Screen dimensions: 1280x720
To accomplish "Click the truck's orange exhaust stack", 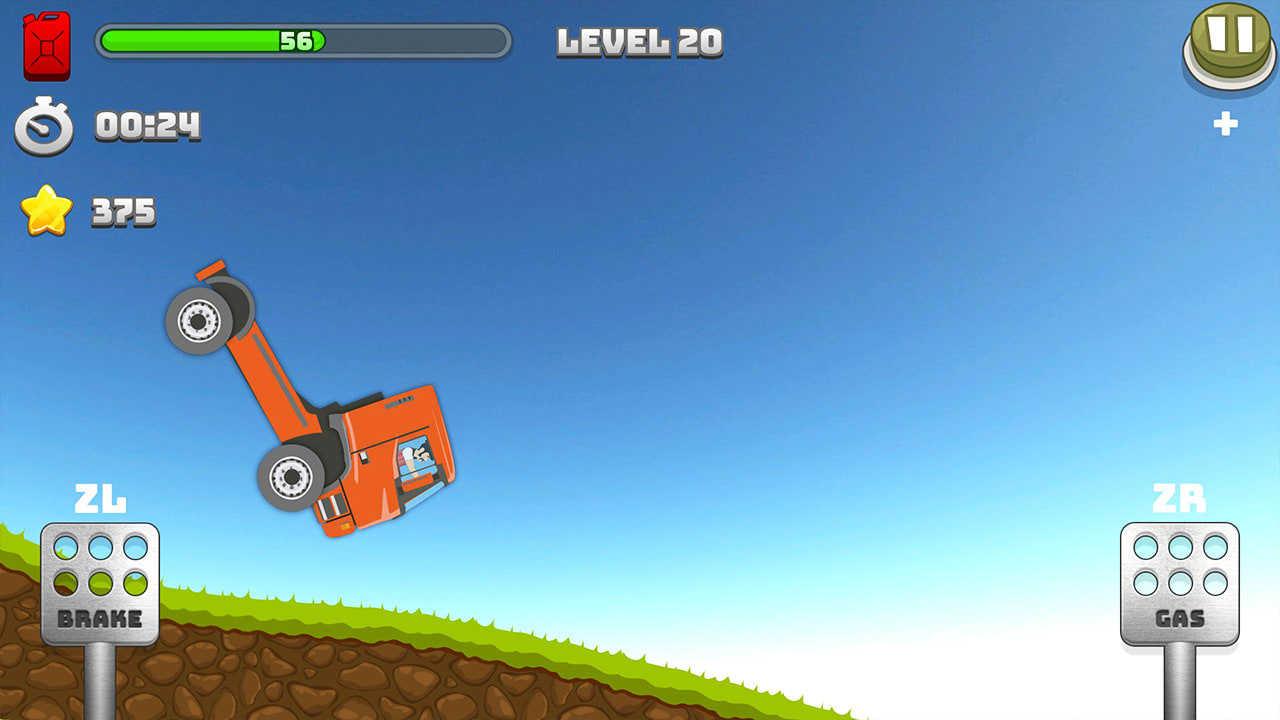I will coord(212,272).
